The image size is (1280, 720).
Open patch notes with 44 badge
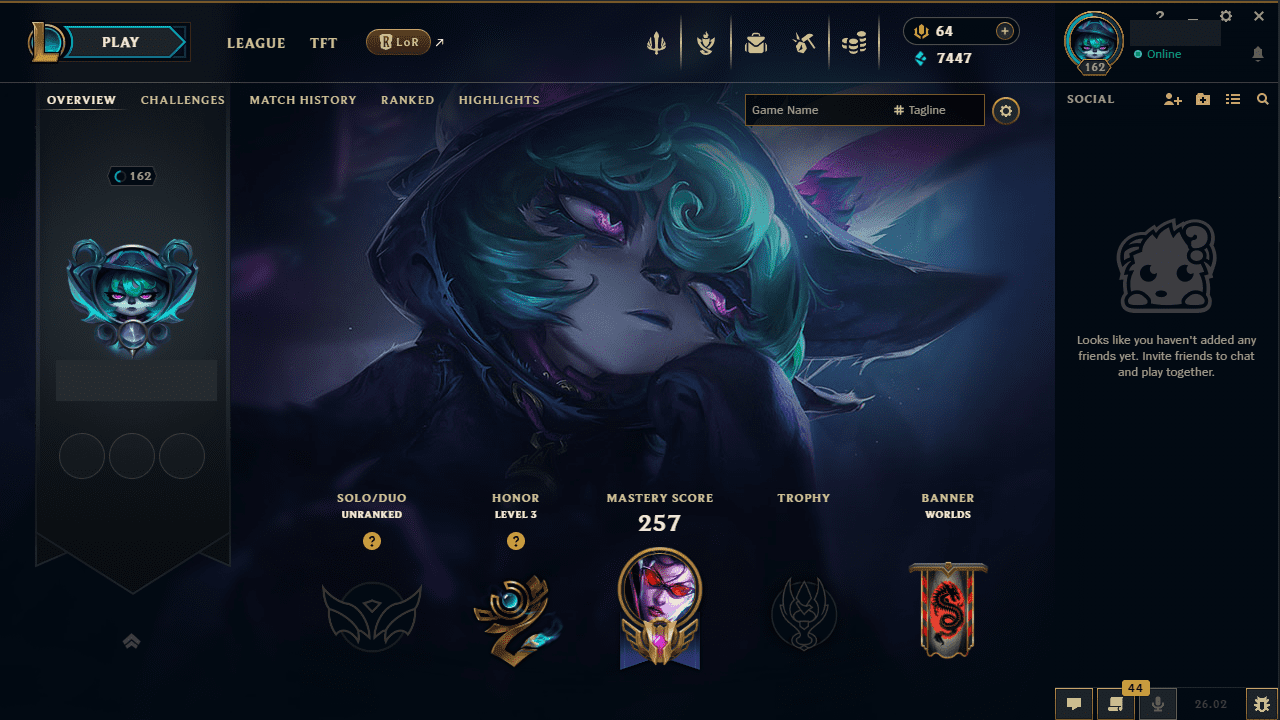(1115, 703)
